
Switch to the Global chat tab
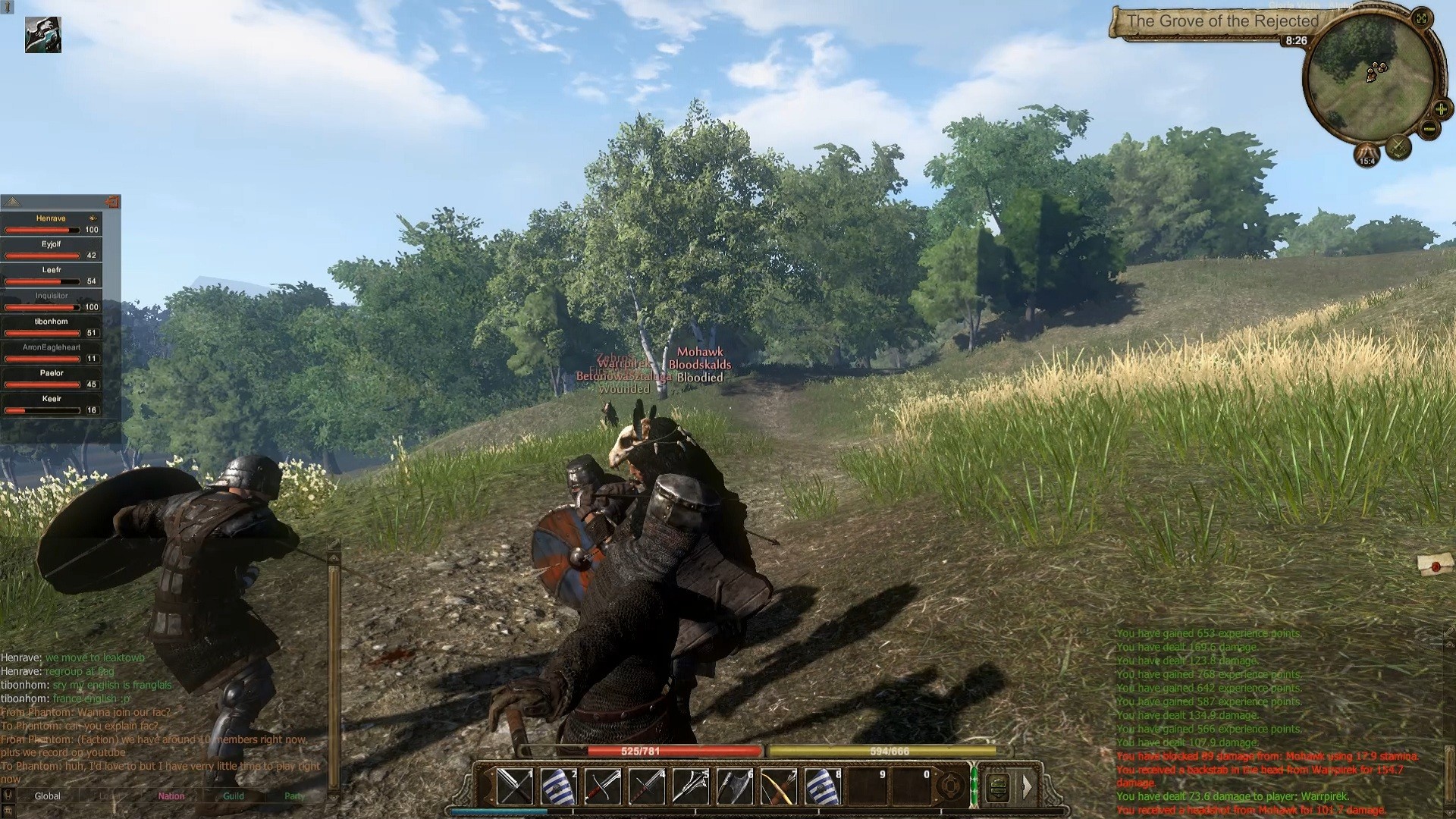[x=47, y=796]
